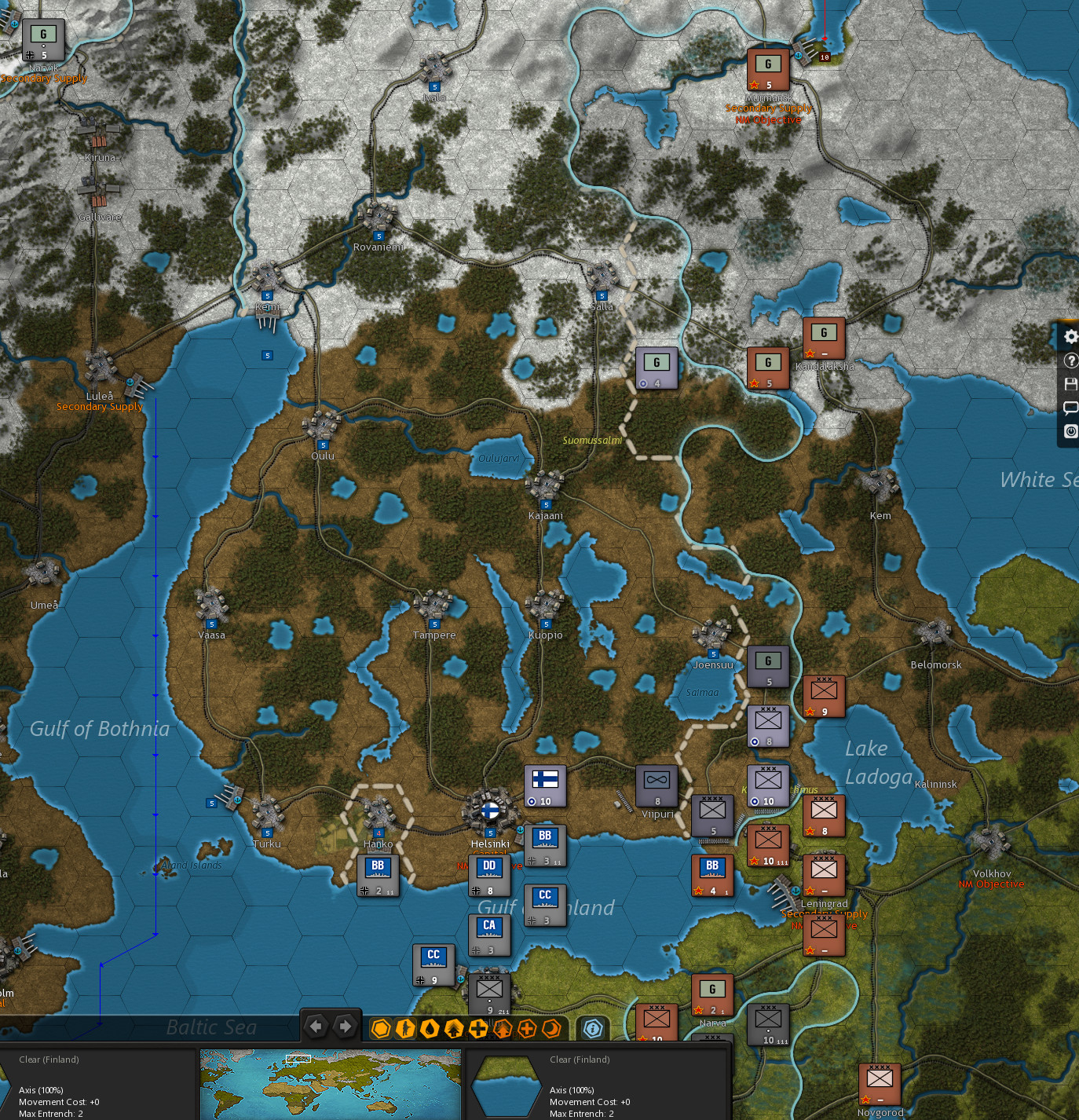Screen dimensions: 1079x1120
Task: Open the help question mark icon
Action: point(1070,361)
